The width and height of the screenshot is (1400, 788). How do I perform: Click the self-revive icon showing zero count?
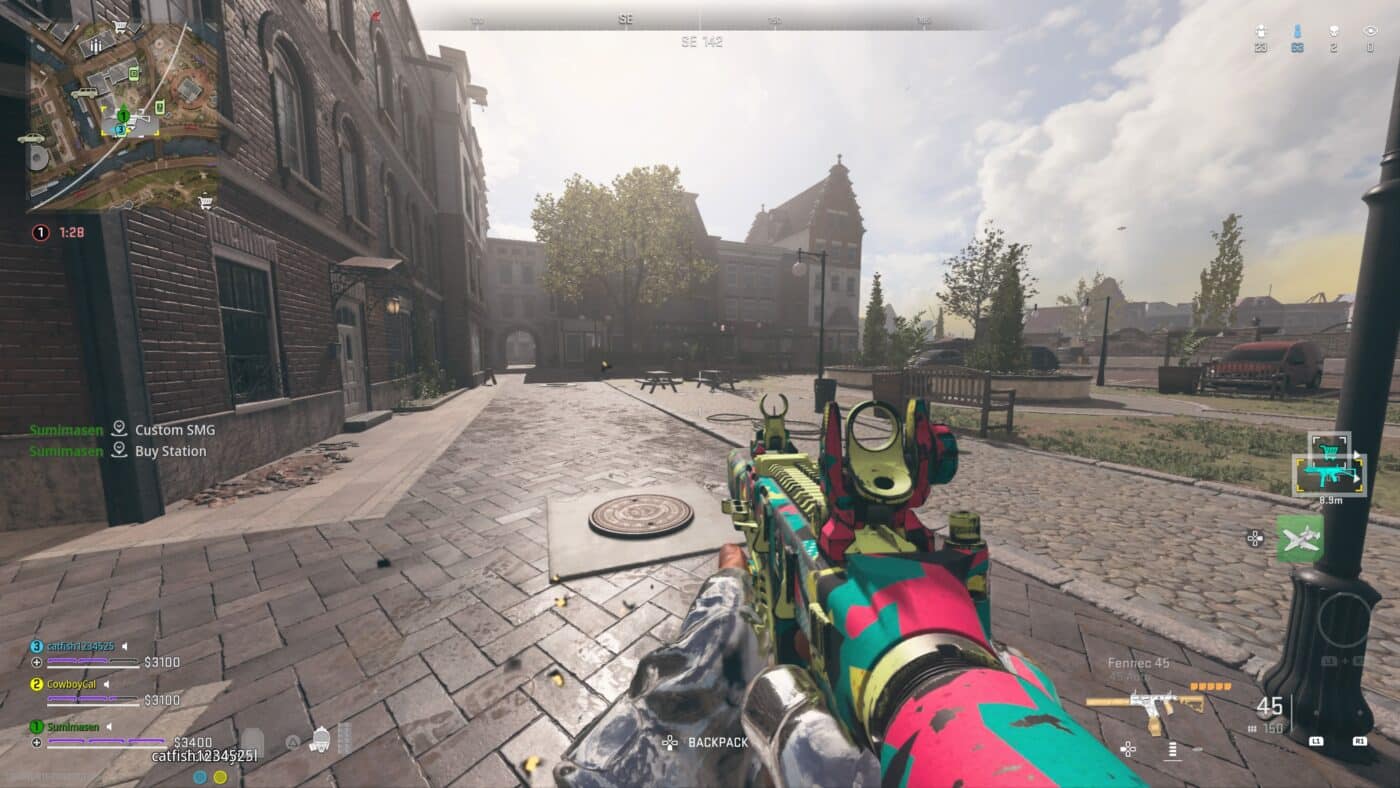[x=1372, y=30]
